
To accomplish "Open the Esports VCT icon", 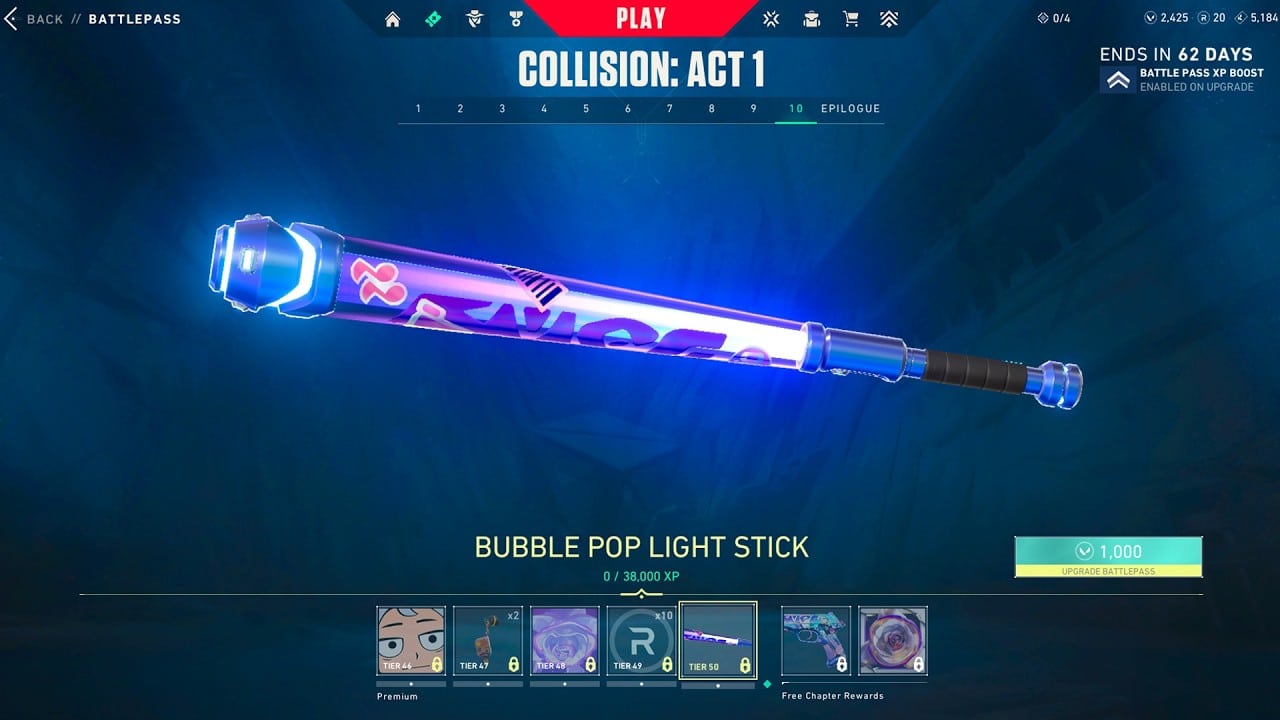I will pos(770,18).
